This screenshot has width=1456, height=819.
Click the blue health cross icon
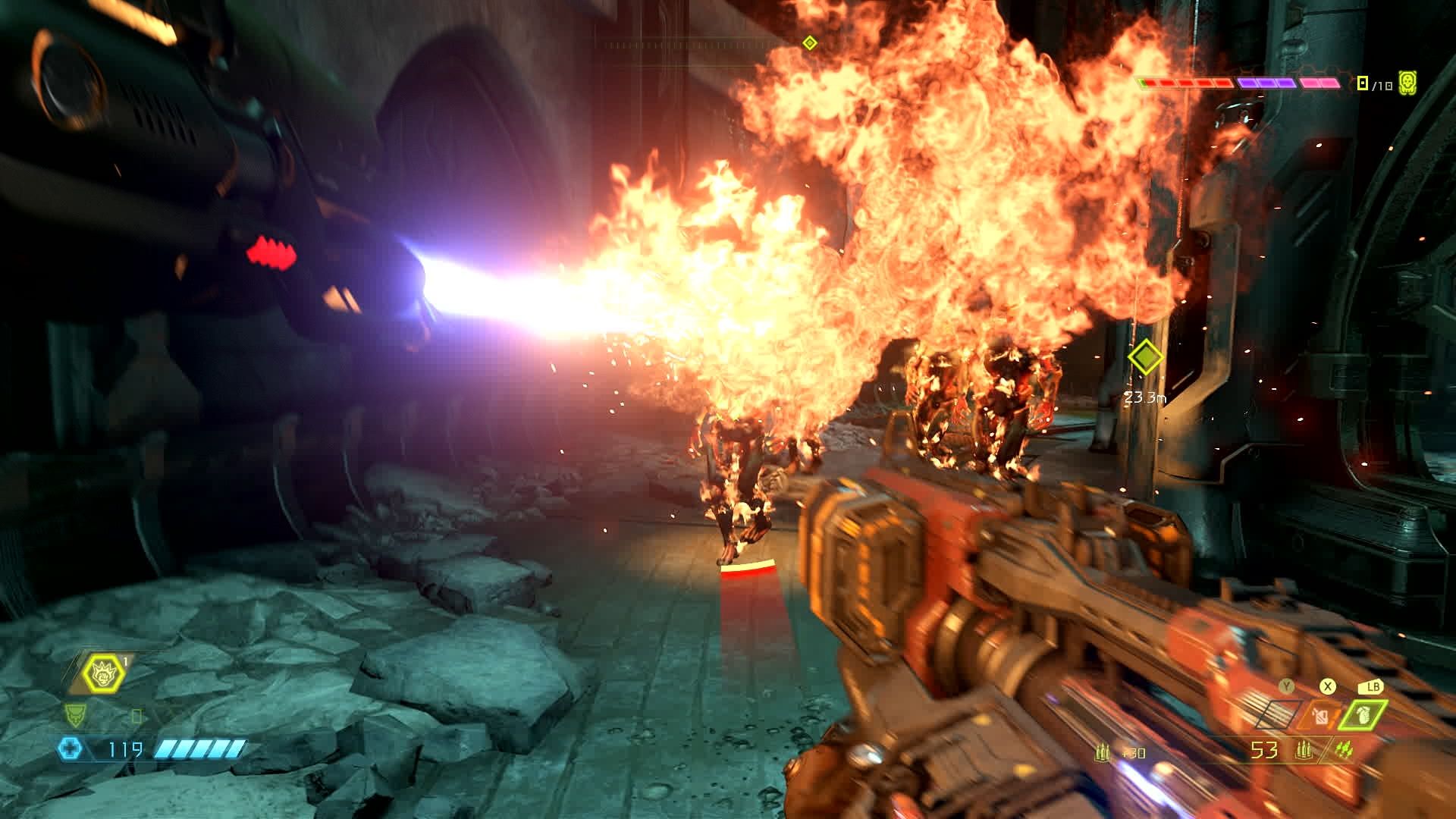(70, 750)
